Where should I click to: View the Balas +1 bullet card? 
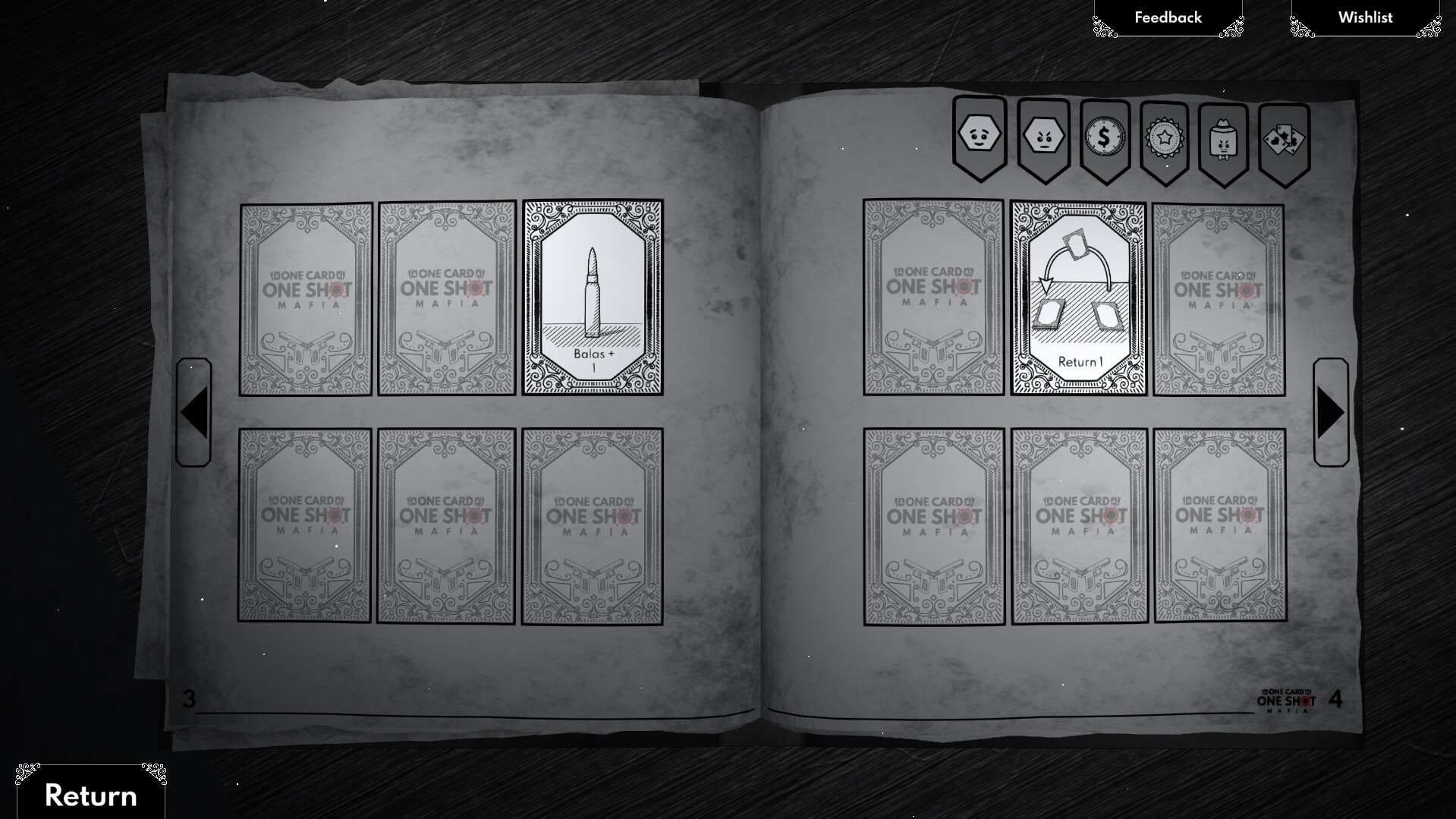coord(594,298)
